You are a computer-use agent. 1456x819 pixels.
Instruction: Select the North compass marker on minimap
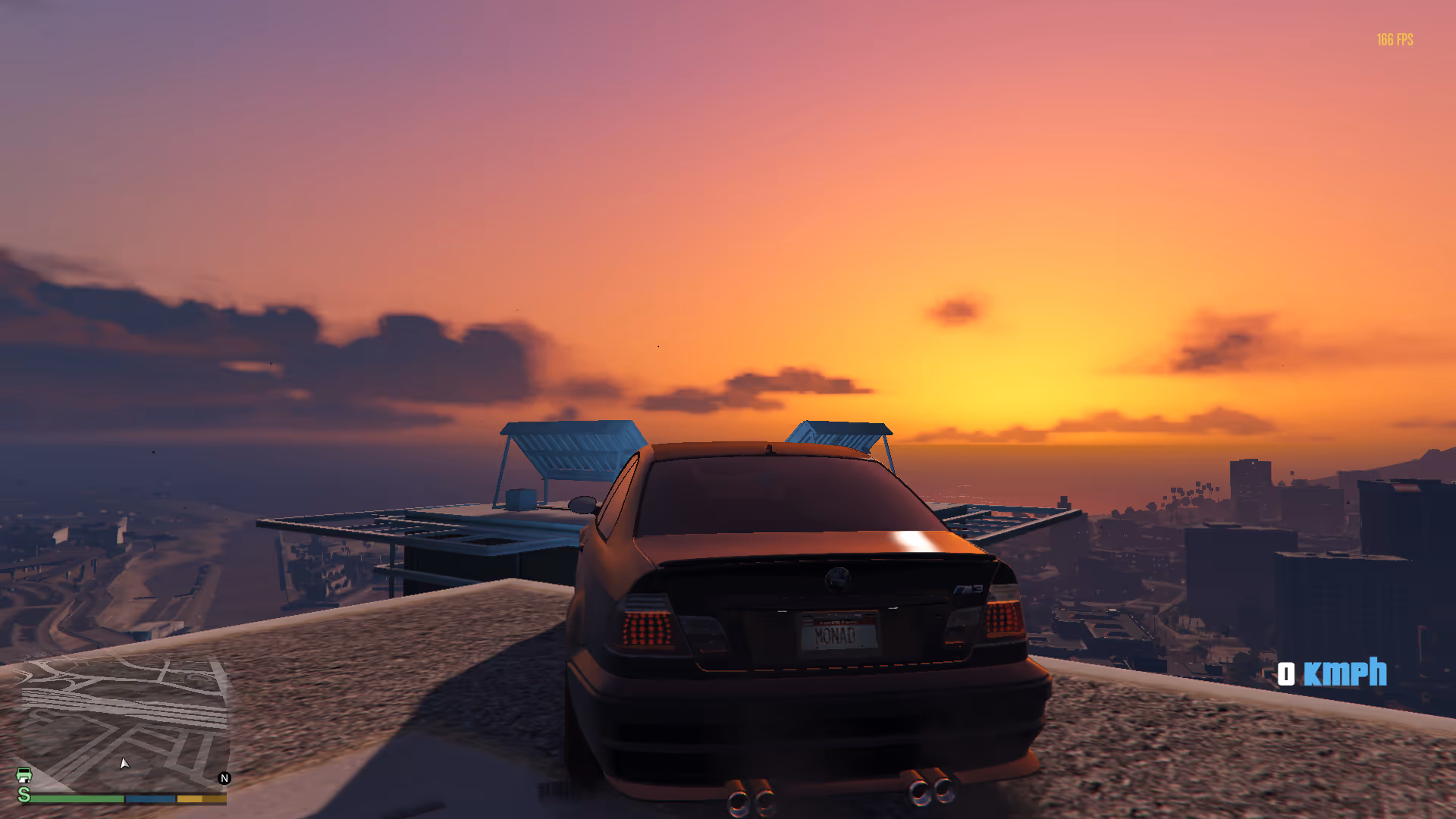[224, 778]
